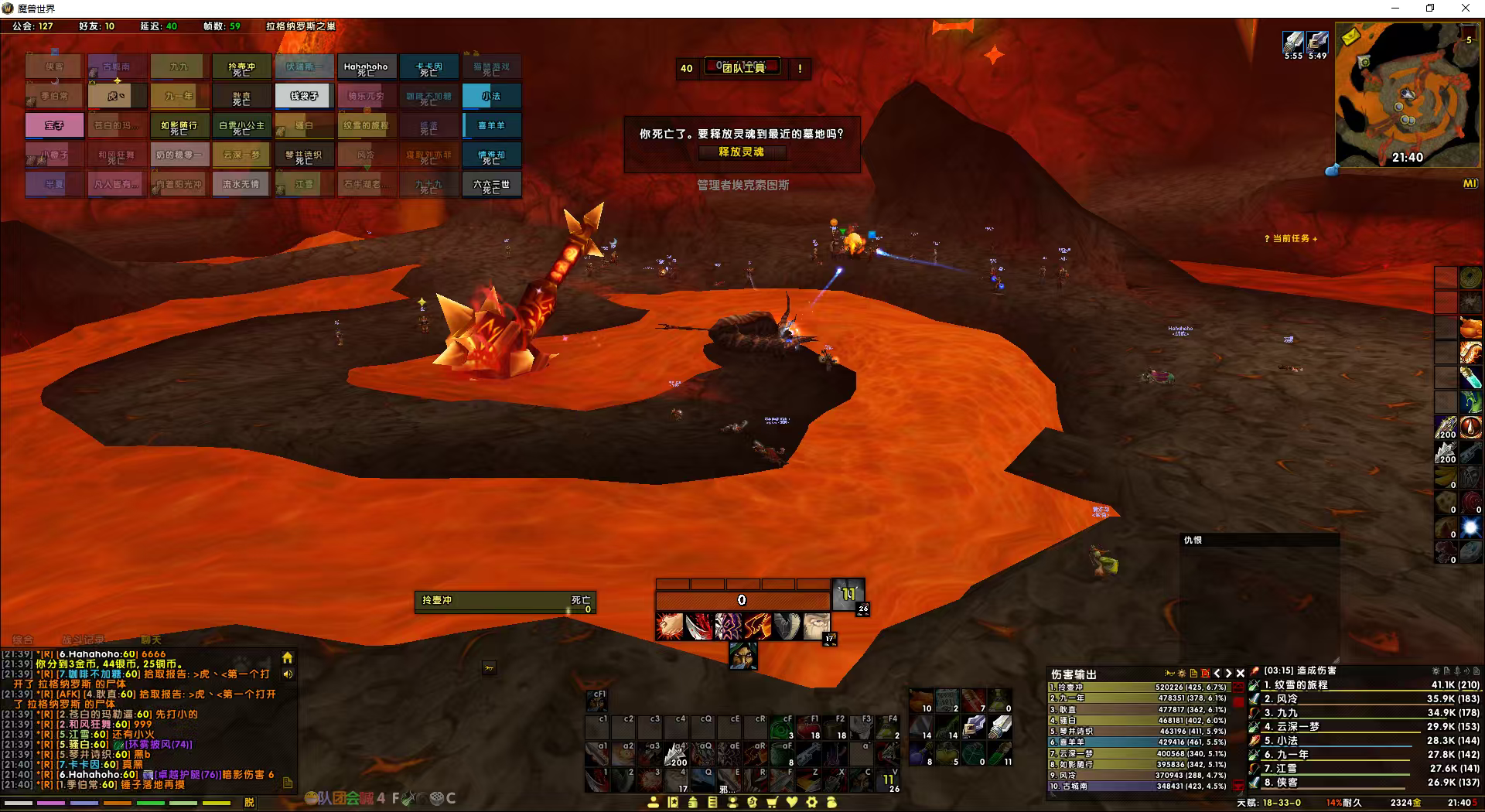Target raid member Hahahoho's frame
This screenshot has height=812, width=1485.
point(366,67)
